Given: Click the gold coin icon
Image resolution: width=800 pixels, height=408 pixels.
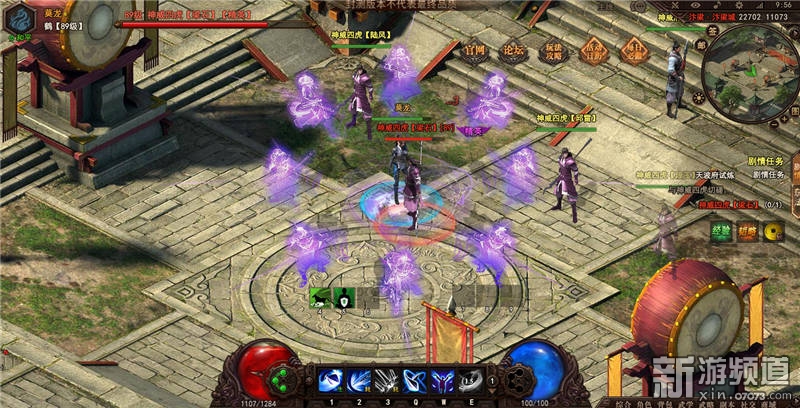Looking at the screenshot, I should click(x=772, y=231).
